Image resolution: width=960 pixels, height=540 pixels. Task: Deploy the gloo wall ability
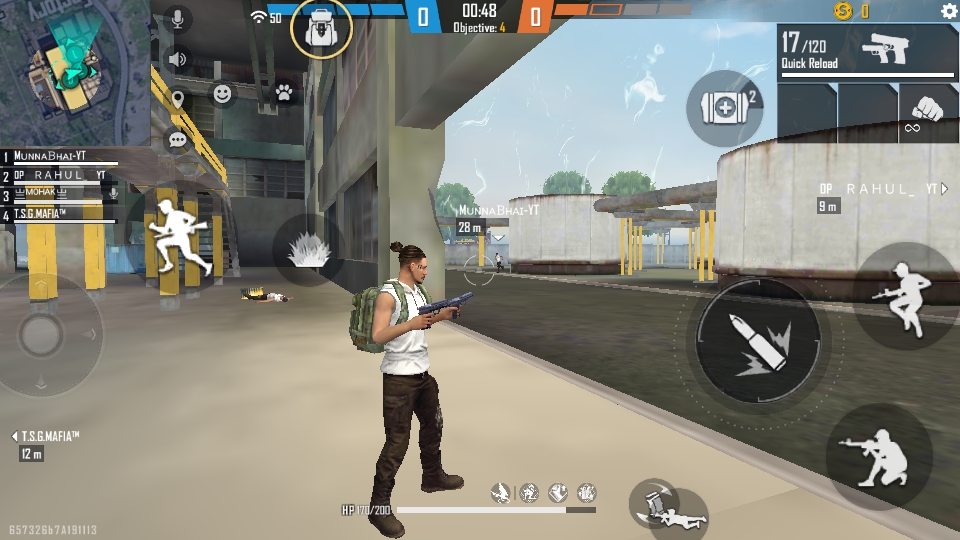tap(308, 250)
